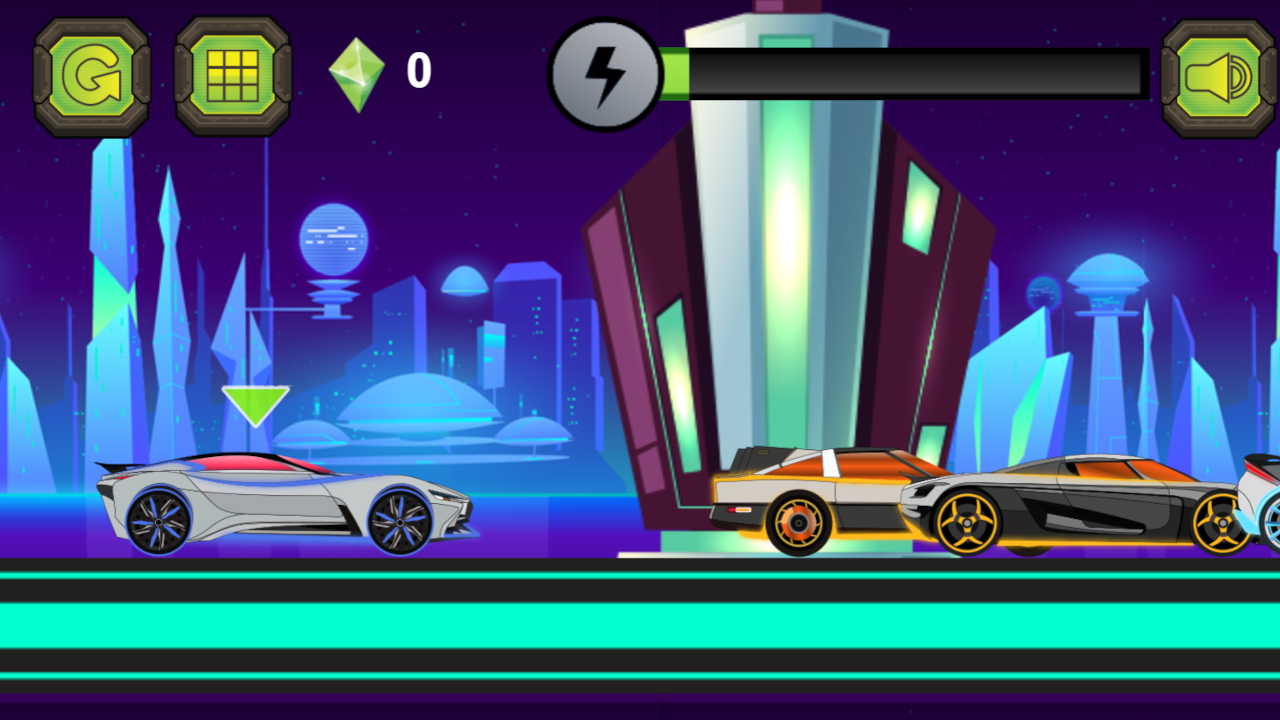1280x720 pixels.
Task: Tap the gem counter showing 0
Action: point(418,71)
